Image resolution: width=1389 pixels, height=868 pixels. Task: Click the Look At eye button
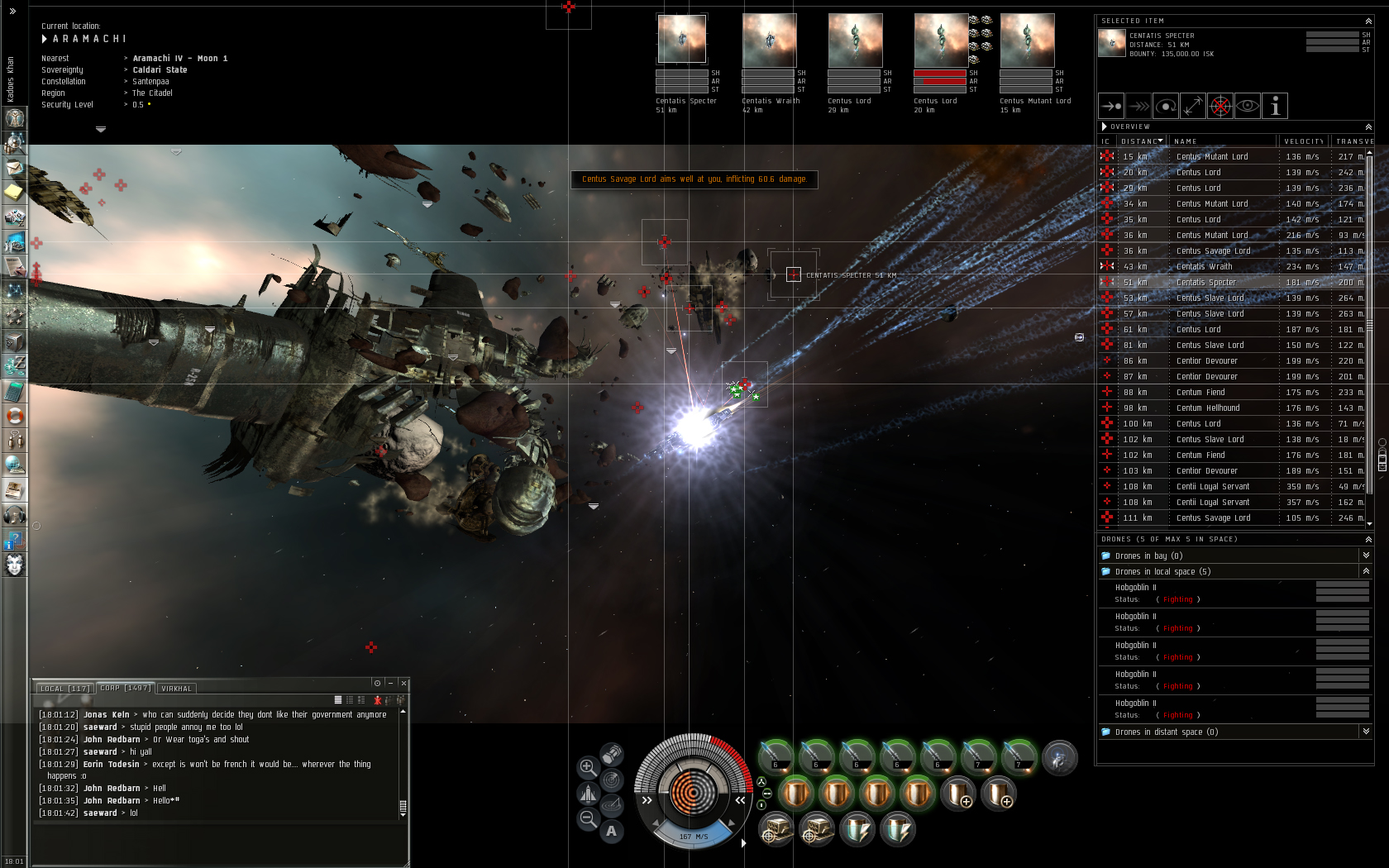pyautogui.click(x=1248, y=106)
